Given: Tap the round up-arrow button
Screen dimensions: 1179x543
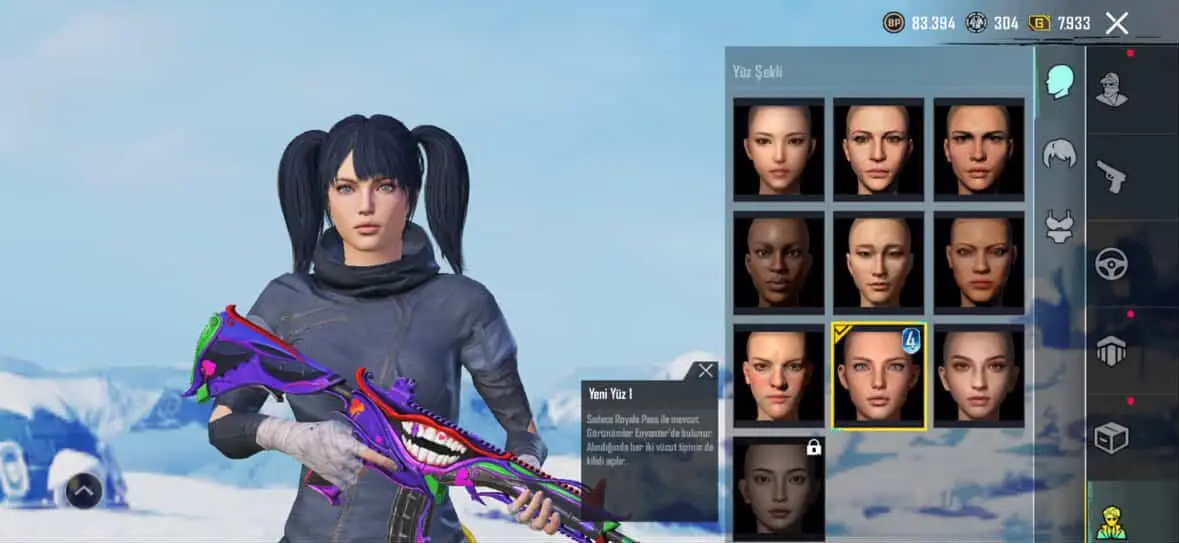Looking at the screenshot, I should (x=84, y=490).
